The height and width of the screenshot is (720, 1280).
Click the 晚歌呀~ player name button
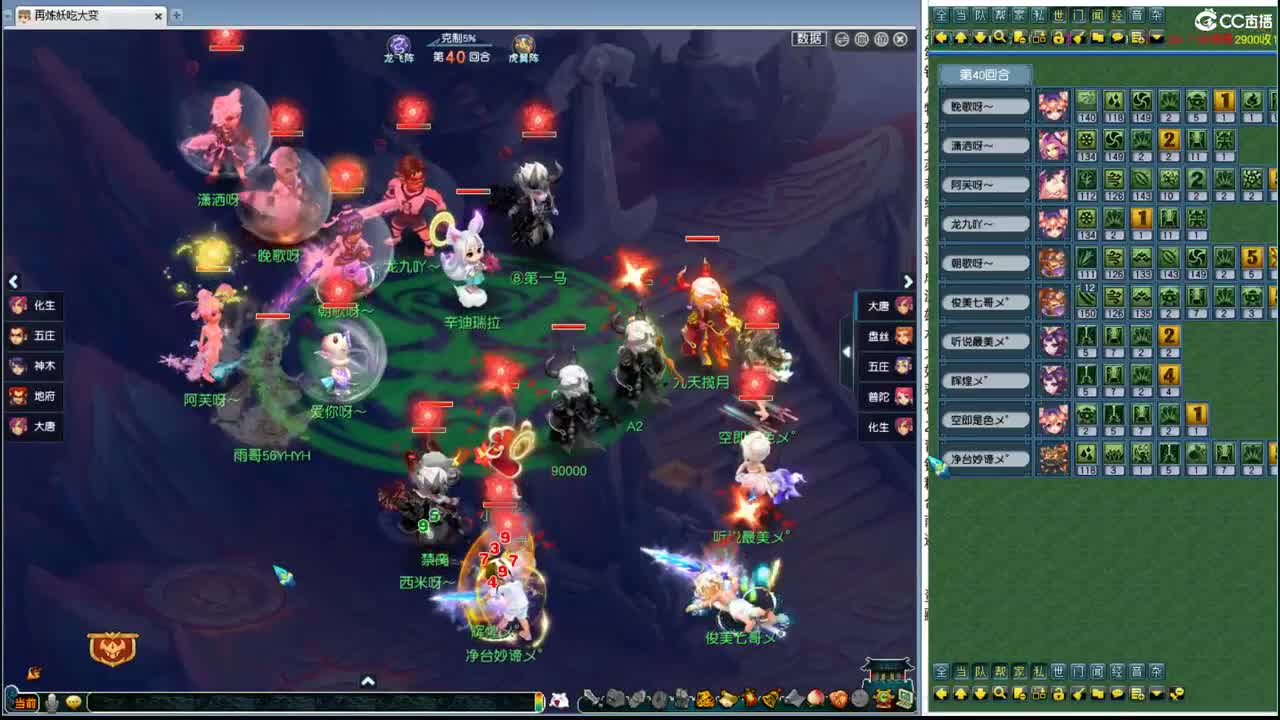(983, 105)
